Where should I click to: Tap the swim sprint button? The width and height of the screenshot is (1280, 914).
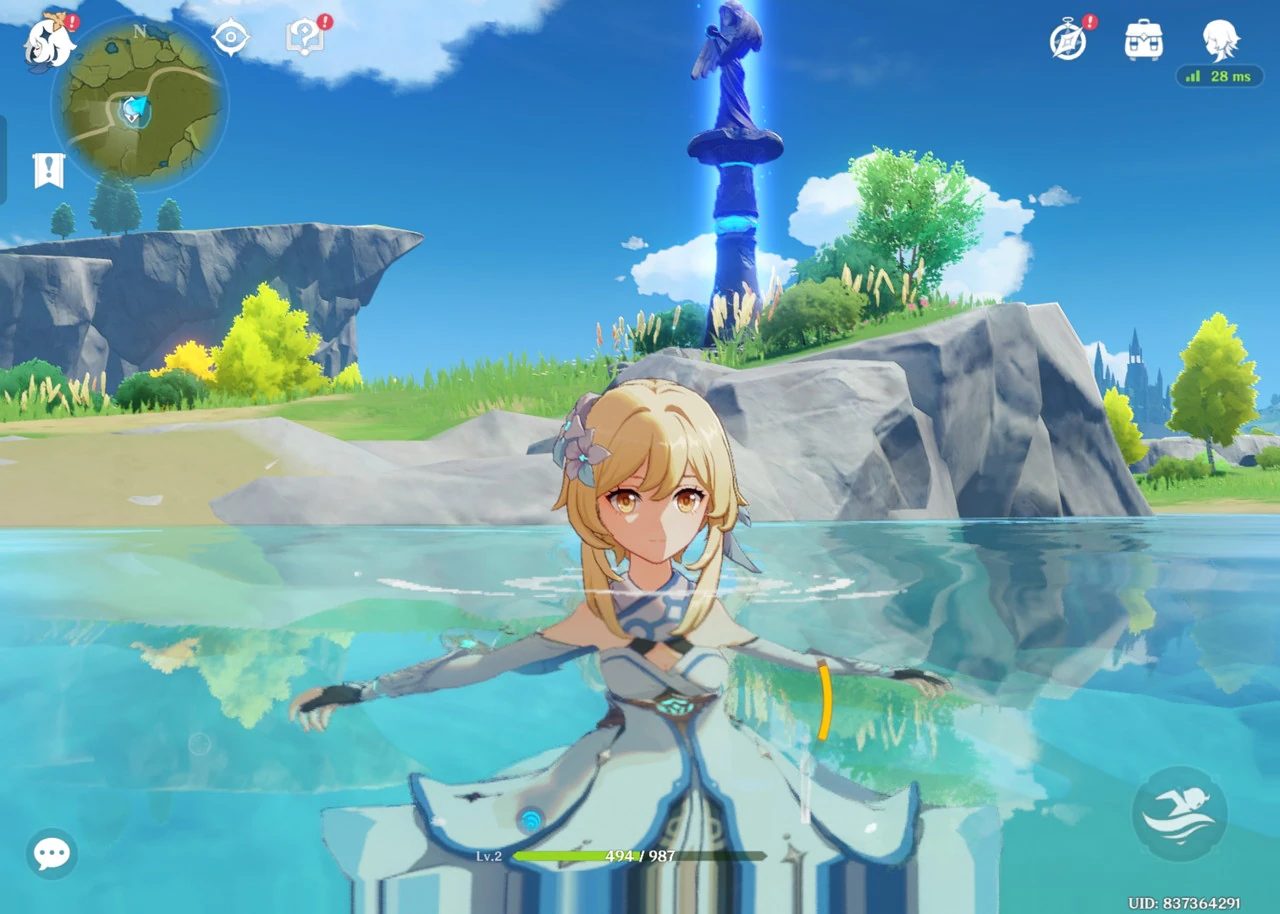tap(1179, 814)
